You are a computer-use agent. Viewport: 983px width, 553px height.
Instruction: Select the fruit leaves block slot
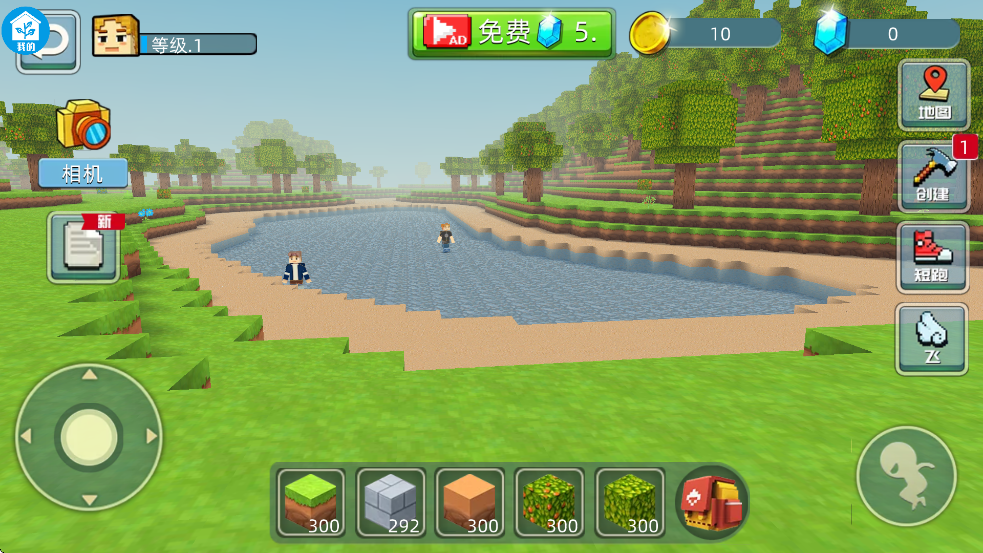click(x=550, y=502)
